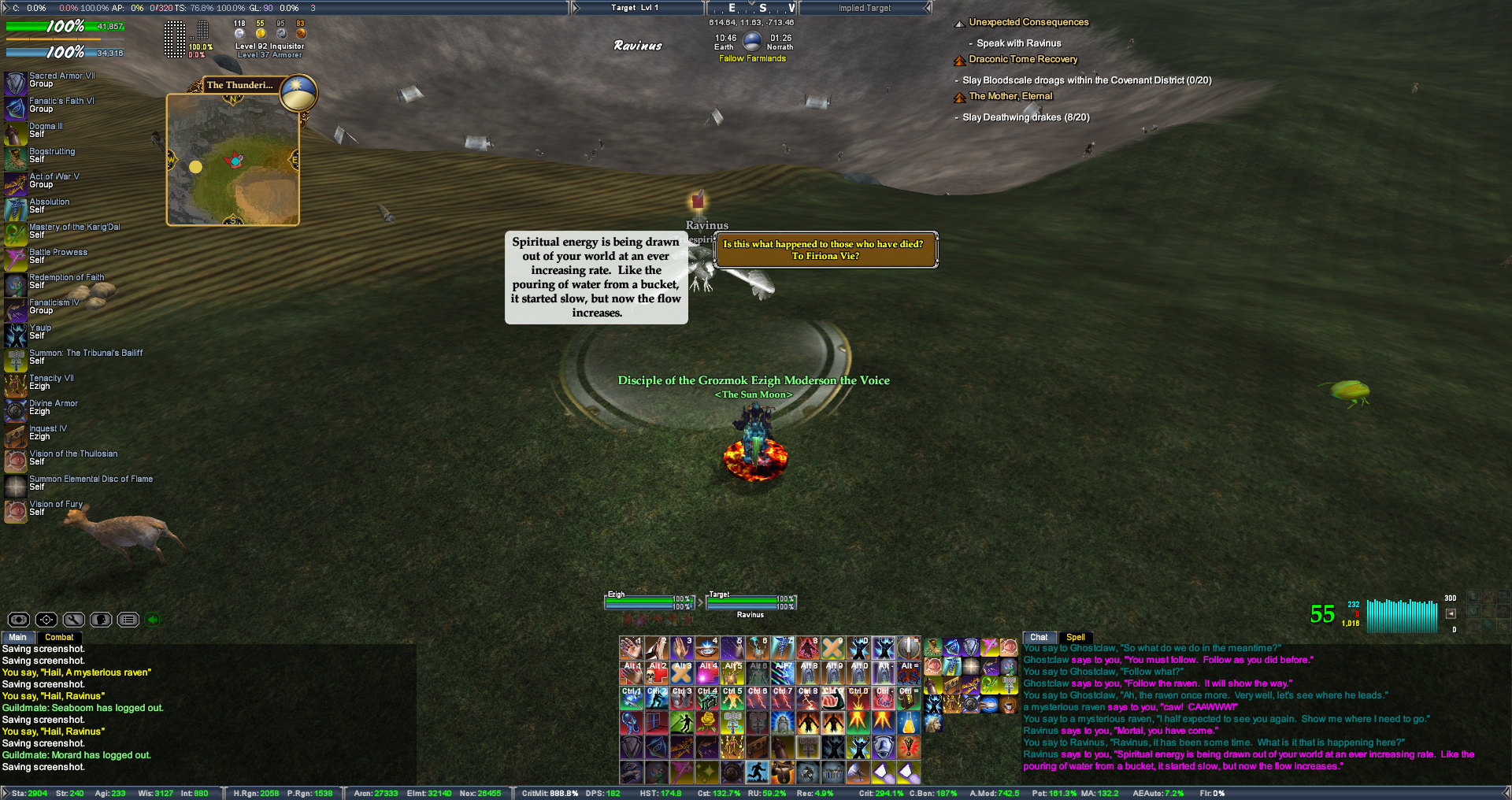The width and height of the screenshot is (1512, 800).
Task: Click the Summon Elemental Disc of Flame buff
Action: (16, 486)
